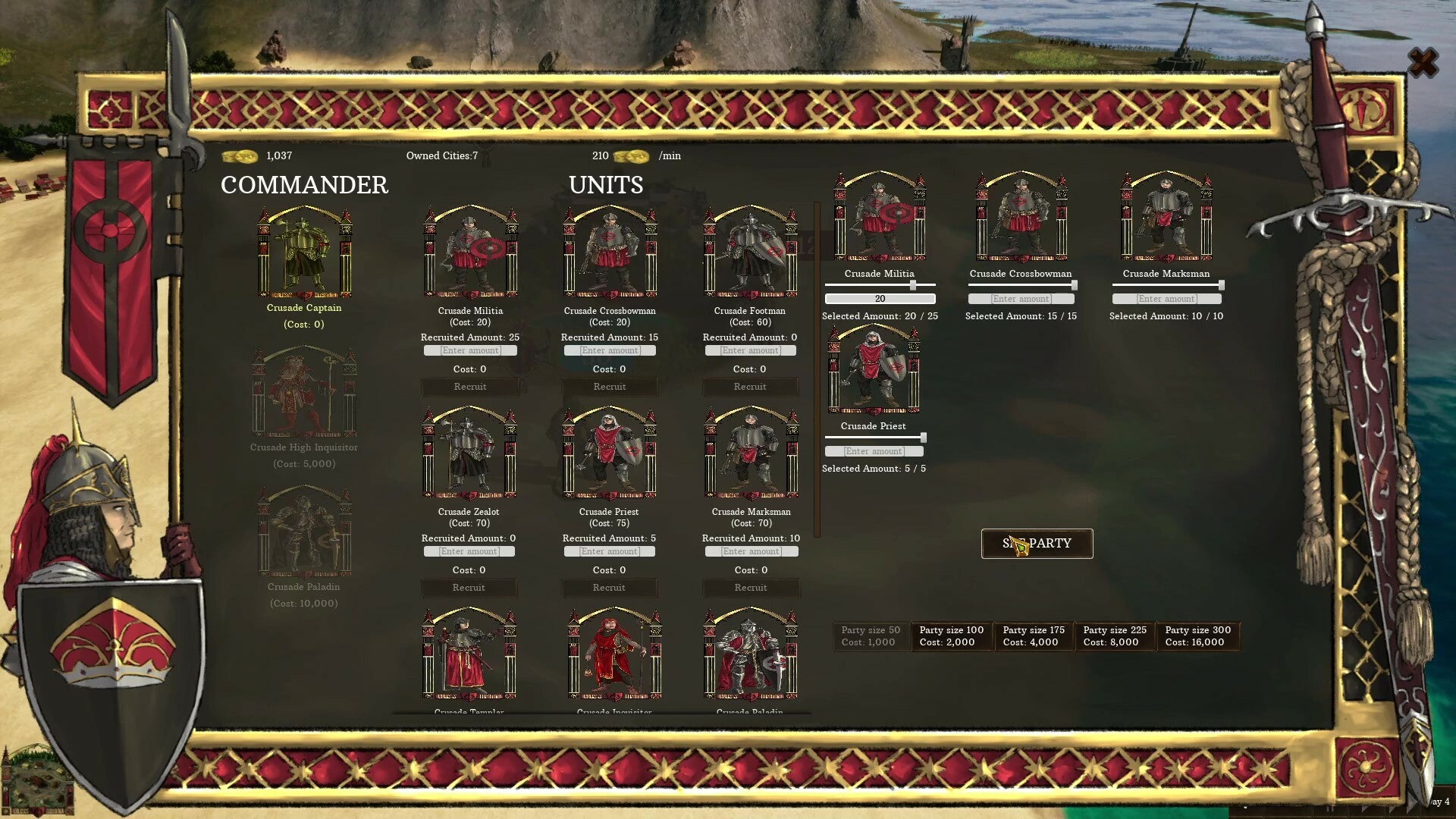Buy Party size 175 upgrade
The height and width of the screenshot is (819, 1456).
tap(1034, 636)
